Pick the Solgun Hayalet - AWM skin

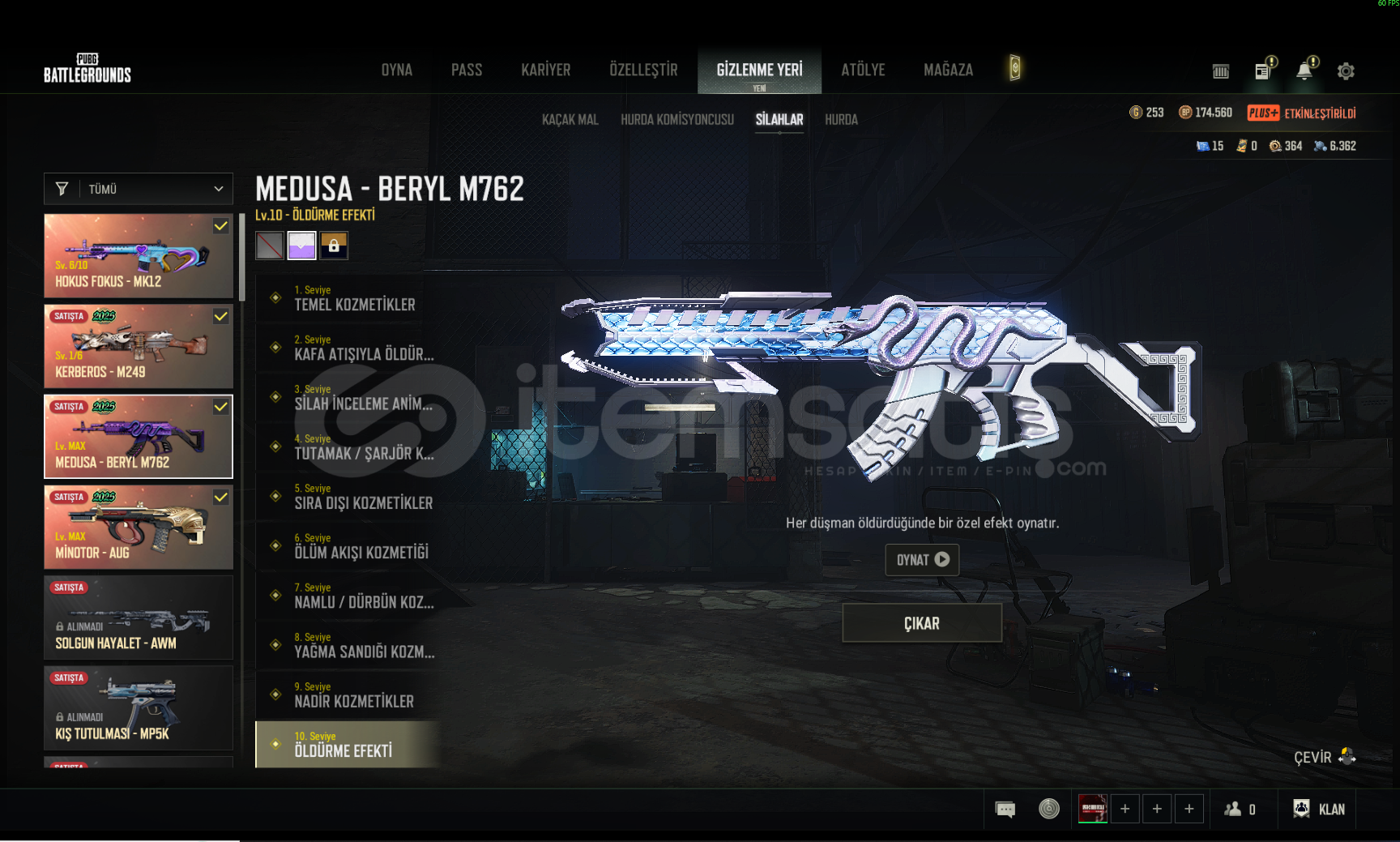tap(139, 618)
